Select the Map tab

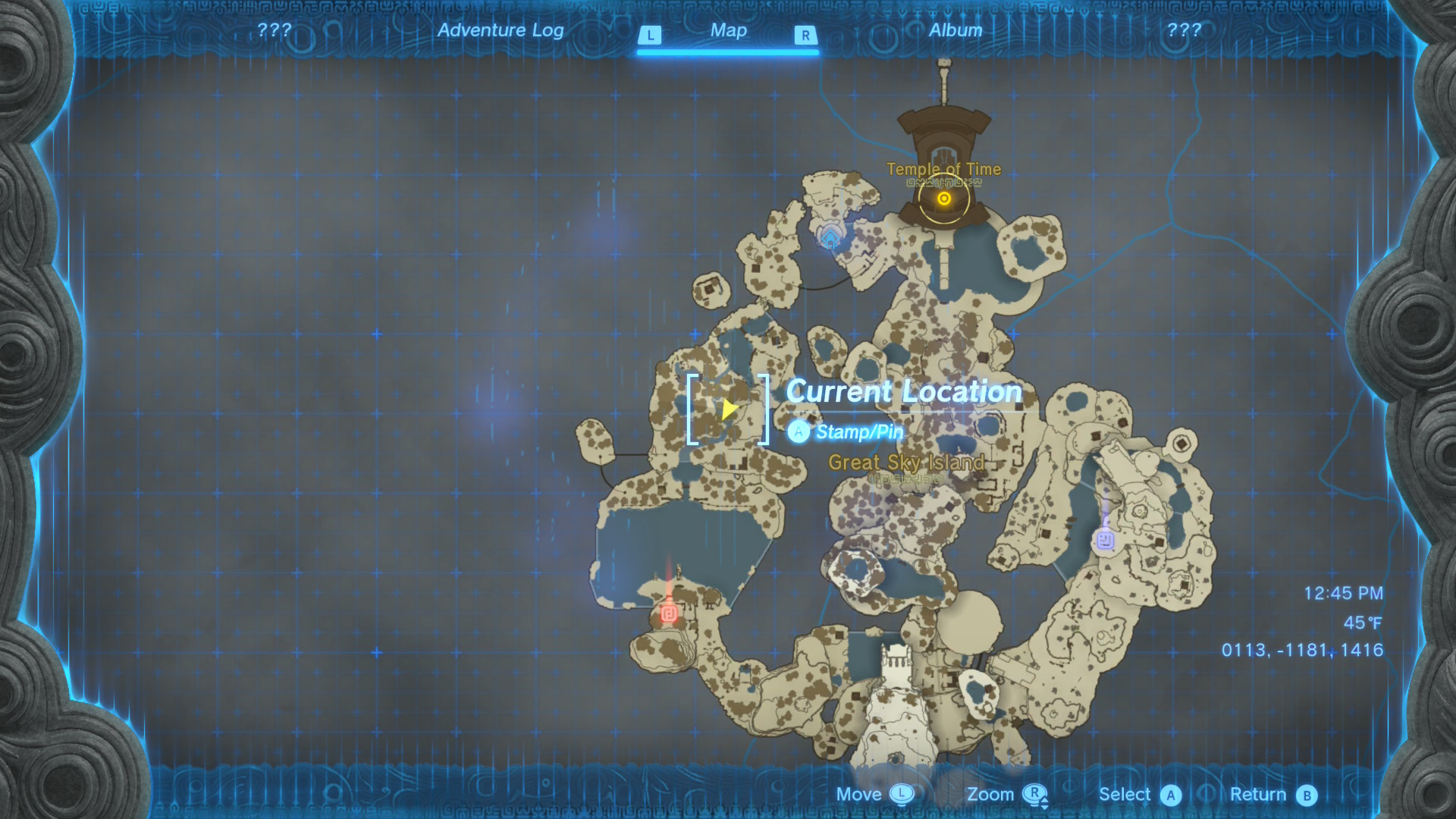point(728,30)
